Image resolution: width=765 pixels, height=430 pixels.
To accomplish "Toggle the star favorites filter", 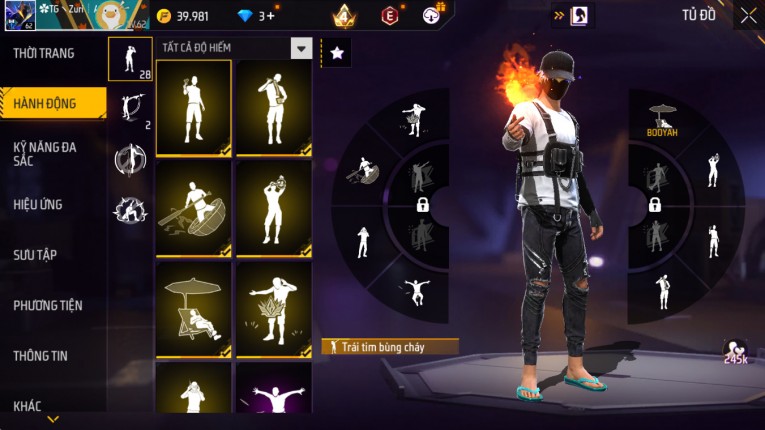I will [x=336, y=53].
